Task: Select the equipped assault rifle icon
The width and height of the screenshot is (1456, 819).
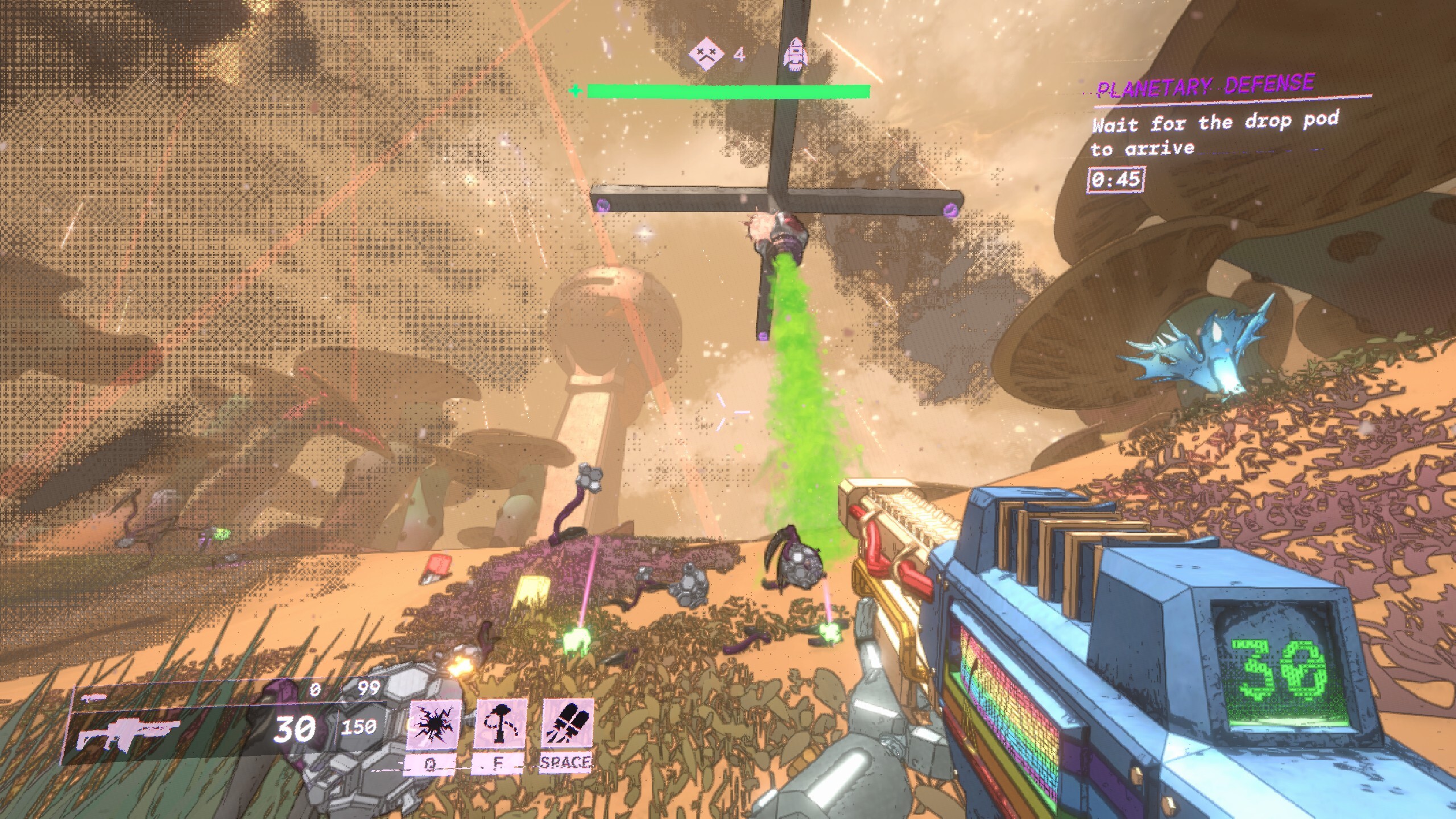Action: pos(129,734)
